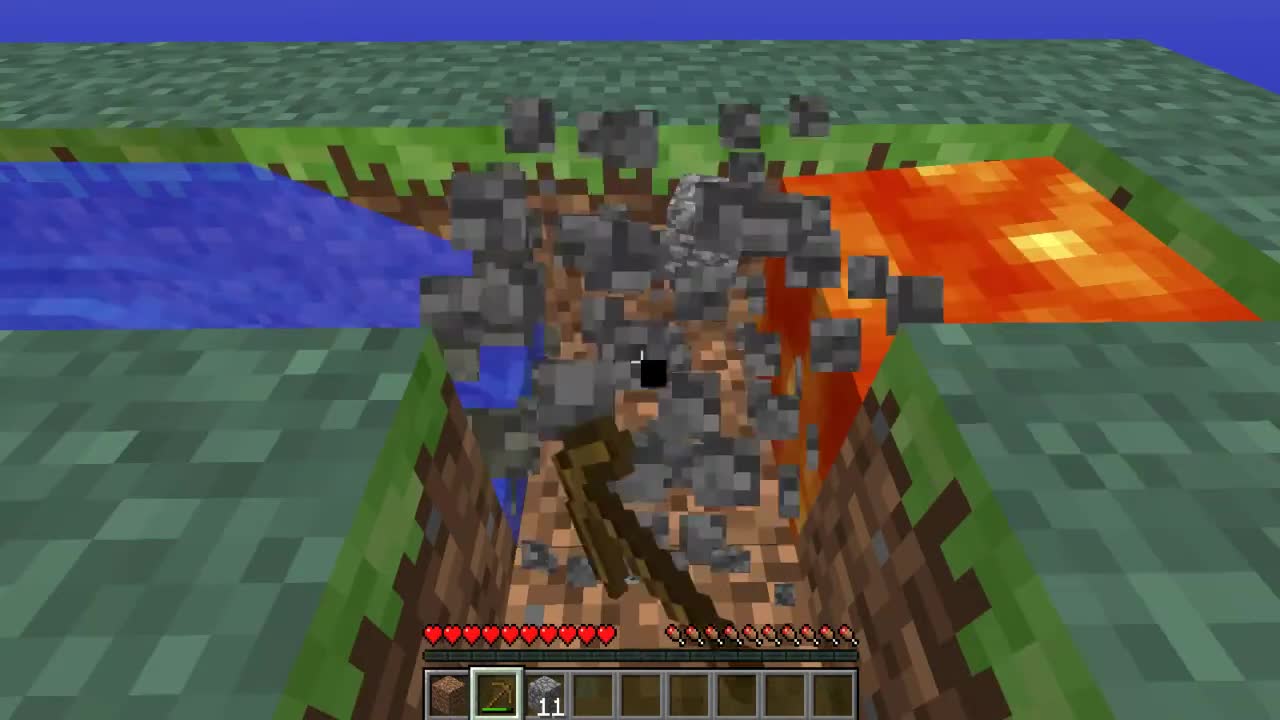Click the last heart in the health bar
The height and width of the screenshot is (720, 1280).
coord(604,633)
